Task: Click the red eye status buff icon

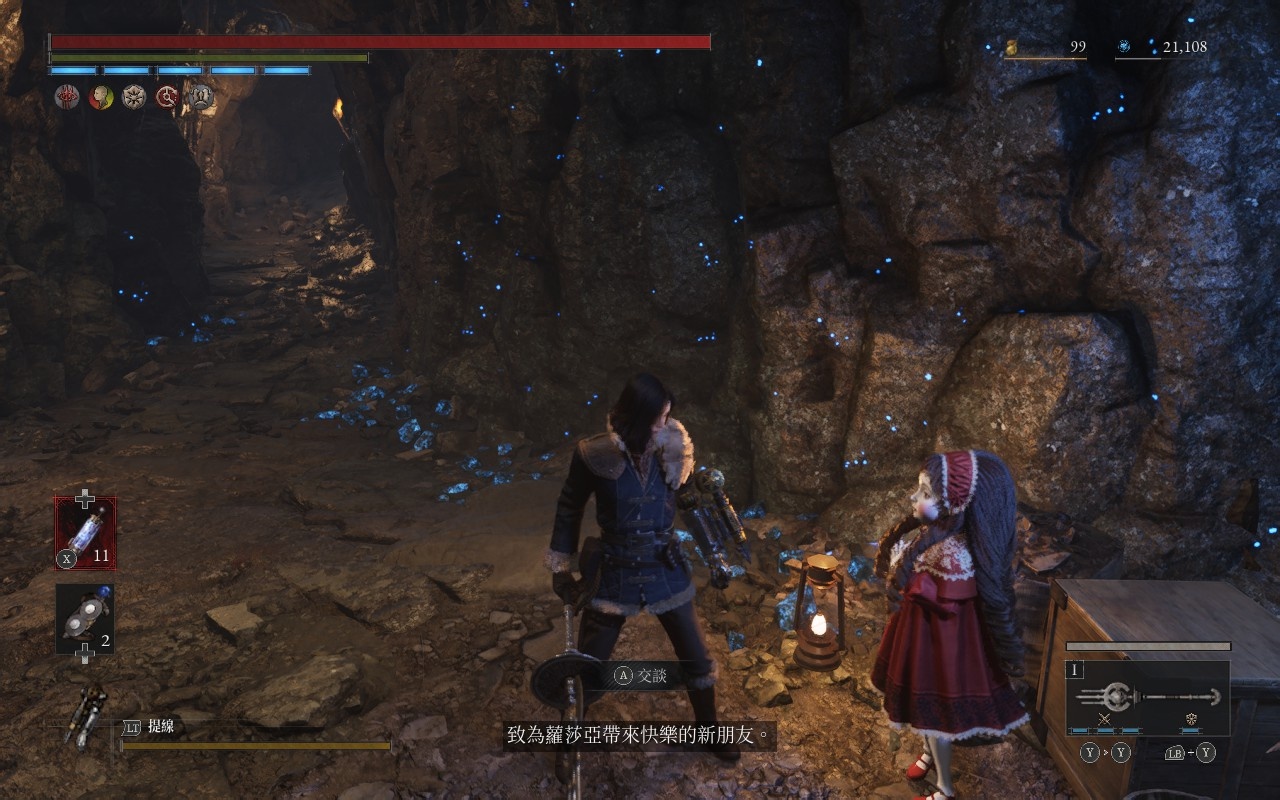Action: click(x=68, y=97)
